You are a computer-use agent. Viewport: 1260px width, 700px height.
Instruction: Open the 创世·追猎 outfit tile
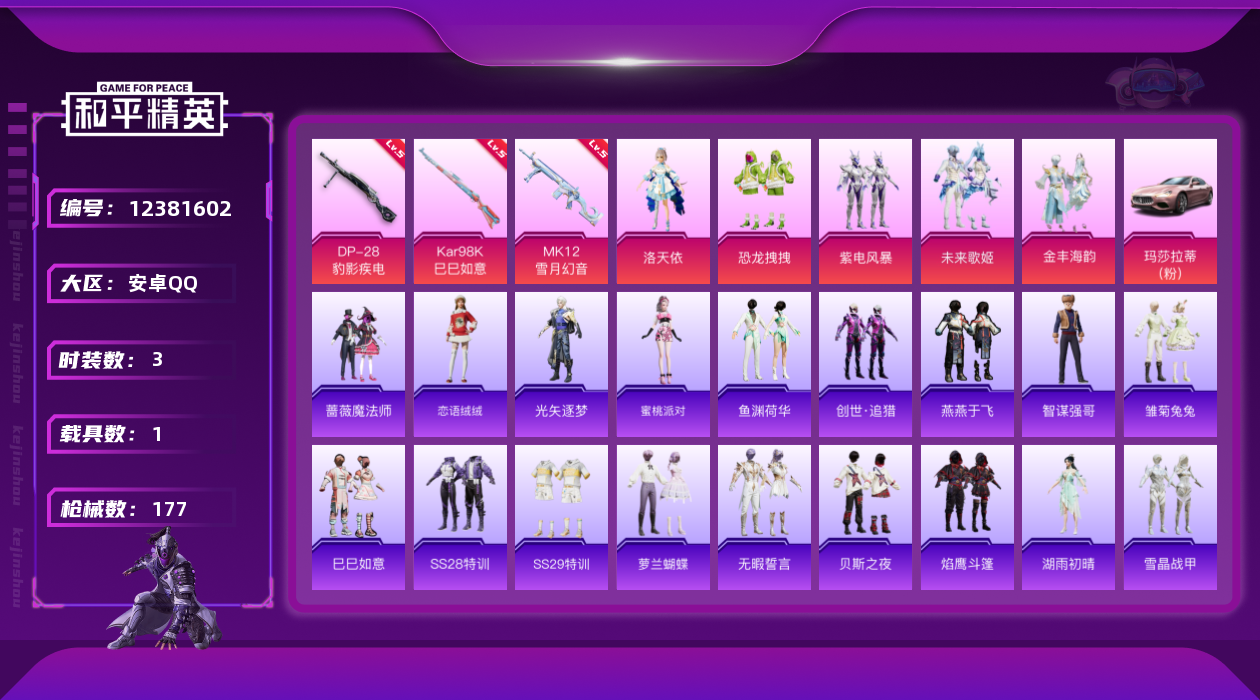tap(865, 364)
